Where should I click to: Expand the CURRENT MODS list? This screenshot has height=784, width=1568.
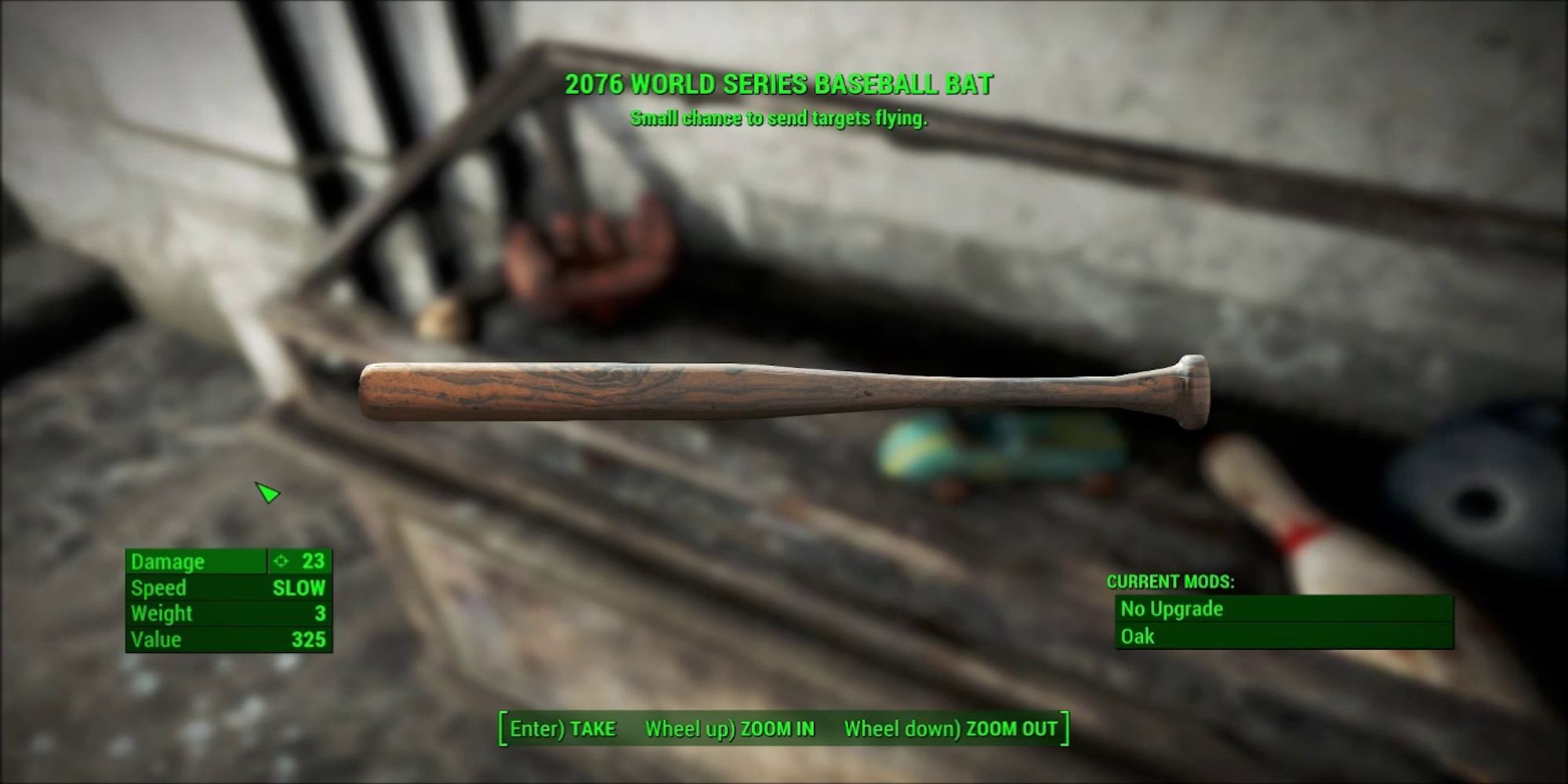point(1171,582)
